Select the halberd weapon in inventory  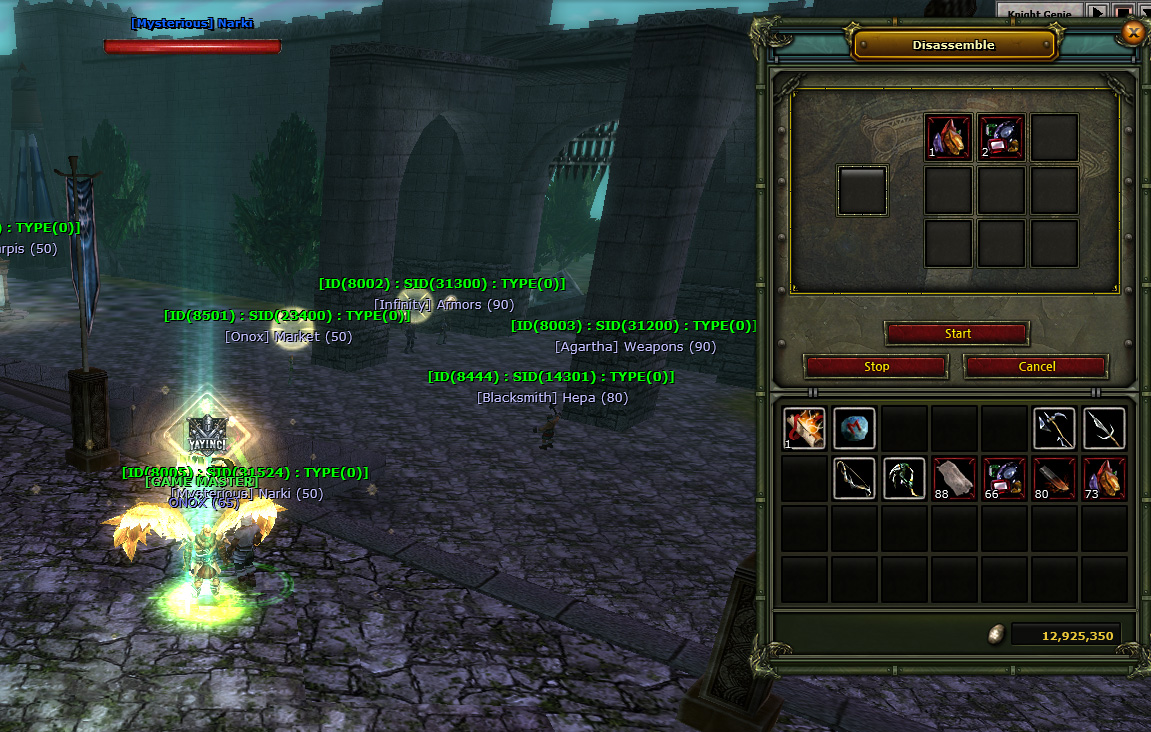[1054, 429]
